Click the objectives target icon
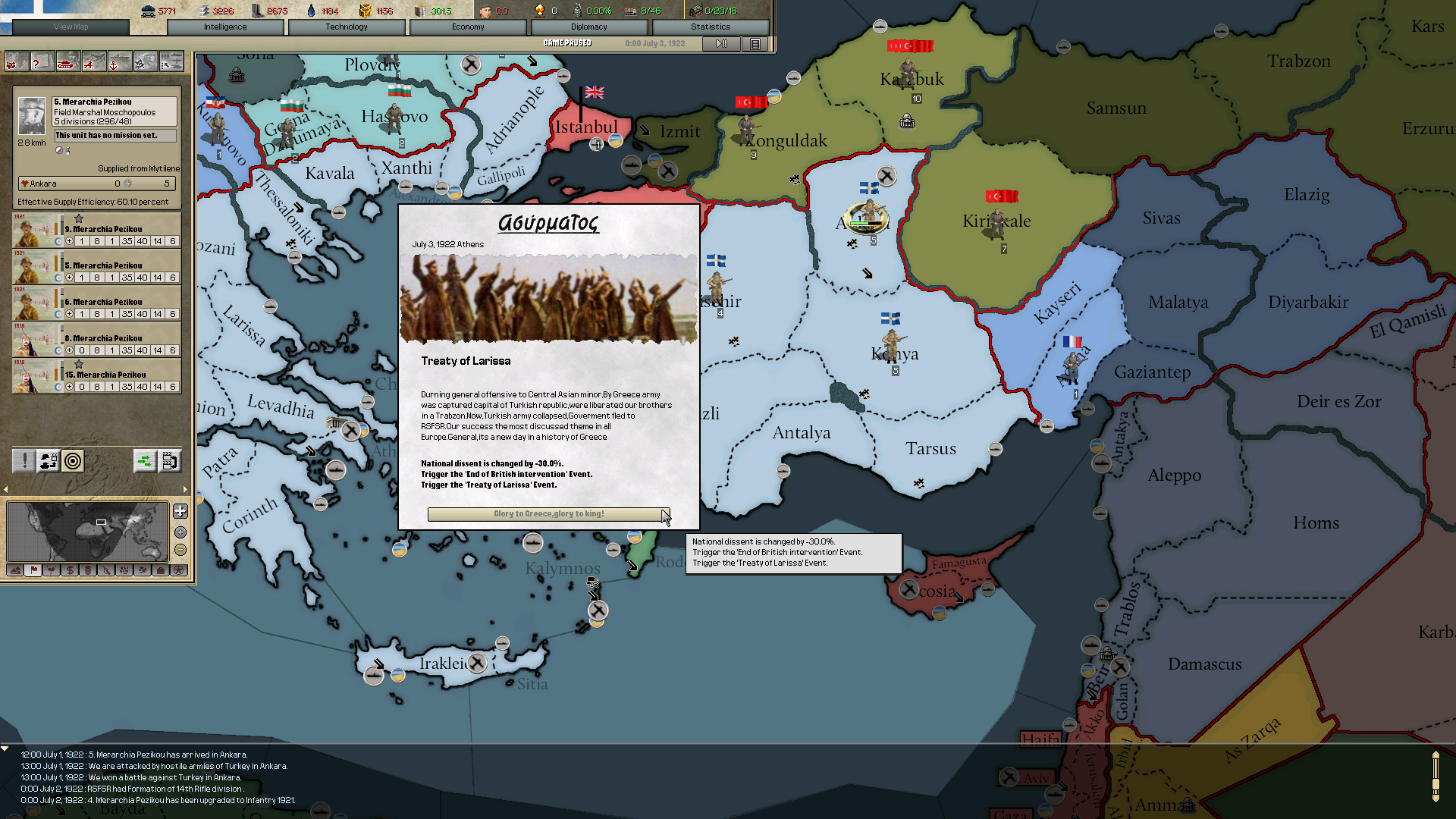This screenshot has height=819, width=1456. pos(72,461)
